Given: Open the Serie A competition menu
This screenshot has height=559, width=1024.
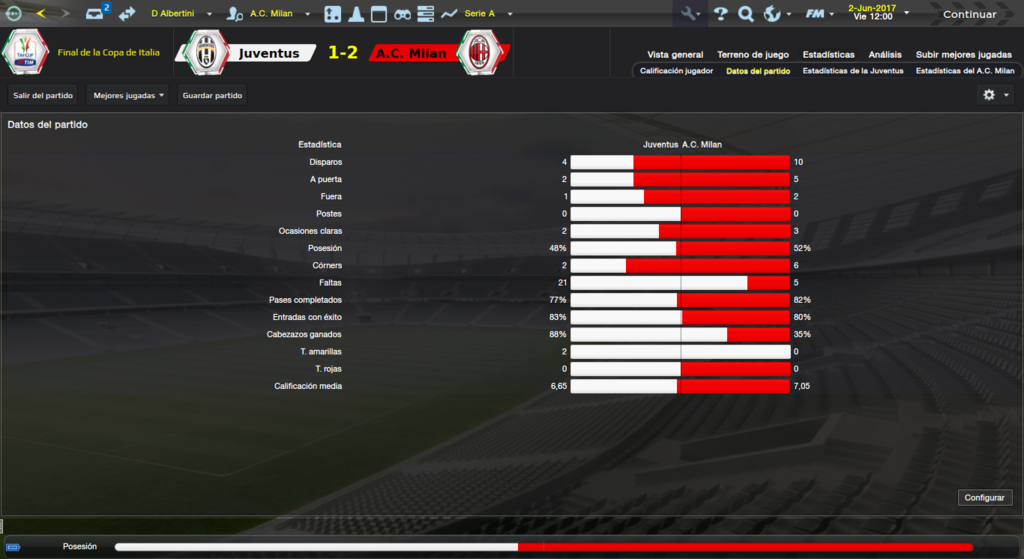Looking at the screenshot, I should (488, 14).
